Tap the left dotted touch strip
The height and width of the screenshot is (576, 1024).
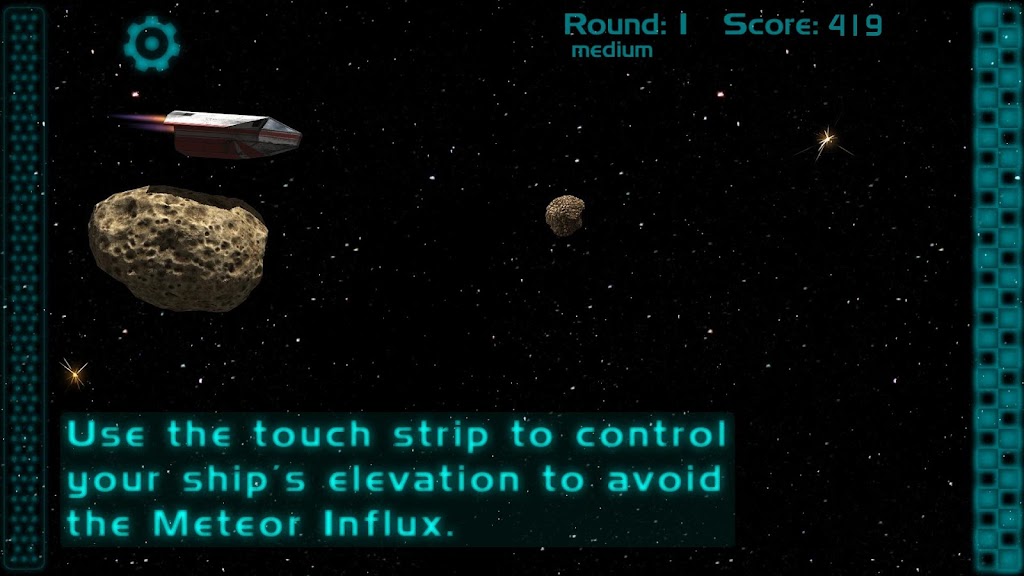pos(24,288)
